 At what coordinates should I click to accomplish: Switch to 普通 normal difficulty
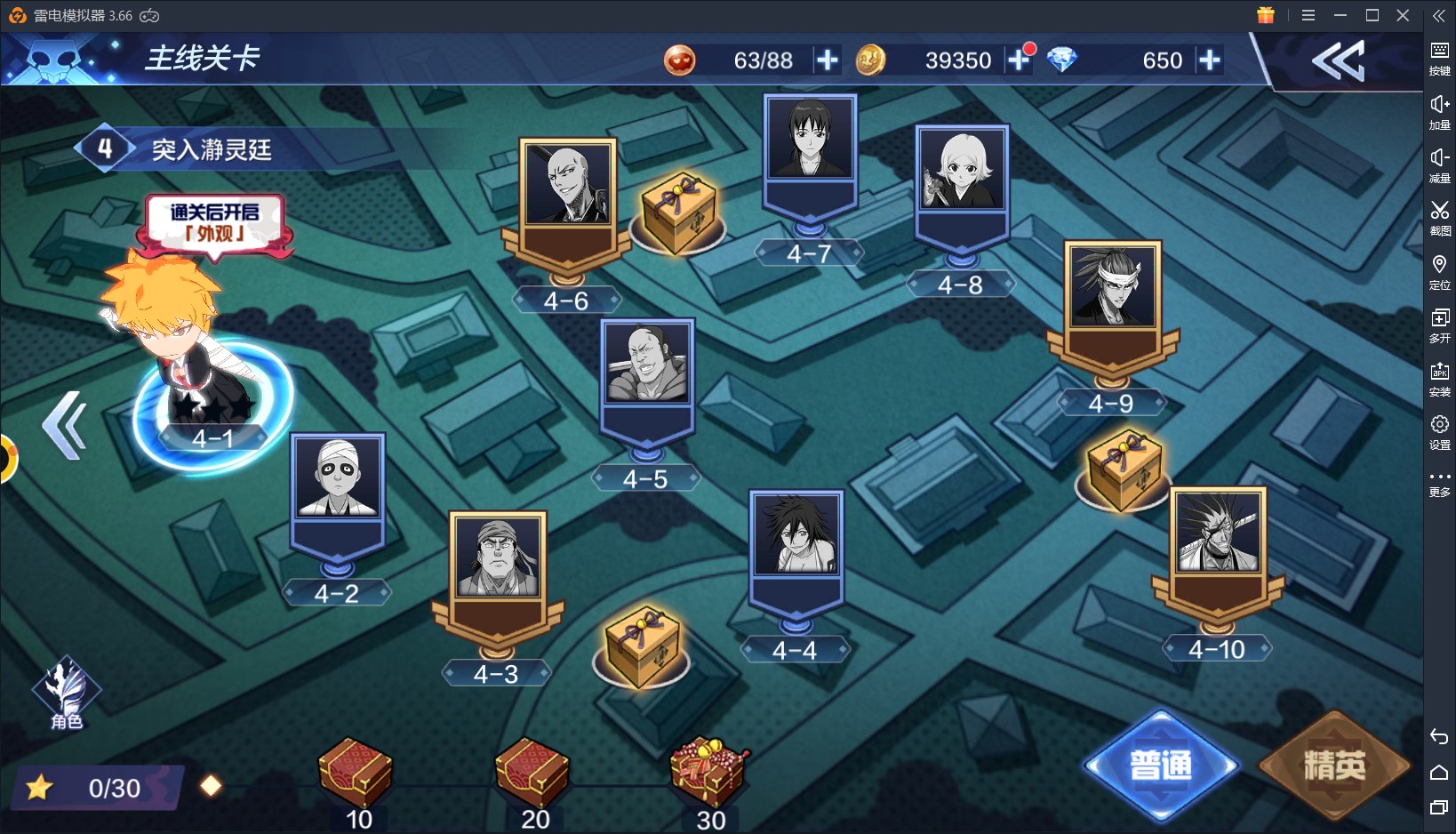point(1161,766)
